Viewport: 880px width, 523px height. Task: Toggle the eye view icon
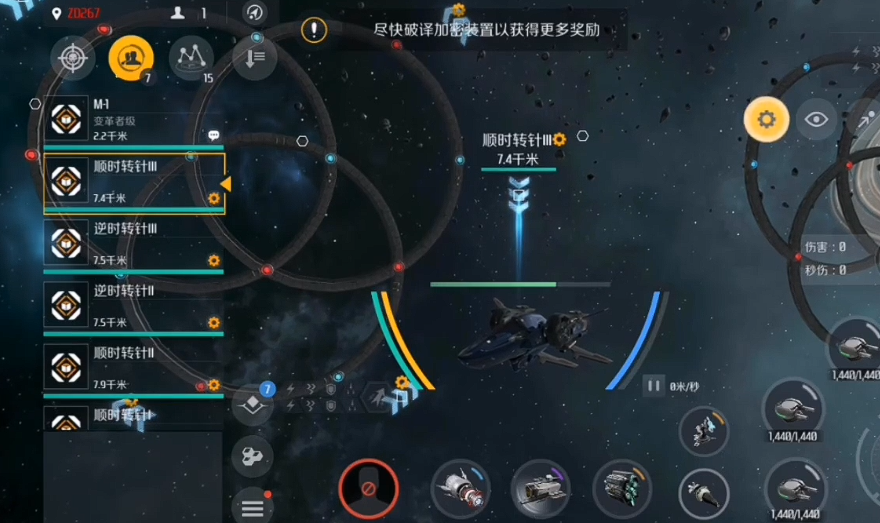coord(817,120)
